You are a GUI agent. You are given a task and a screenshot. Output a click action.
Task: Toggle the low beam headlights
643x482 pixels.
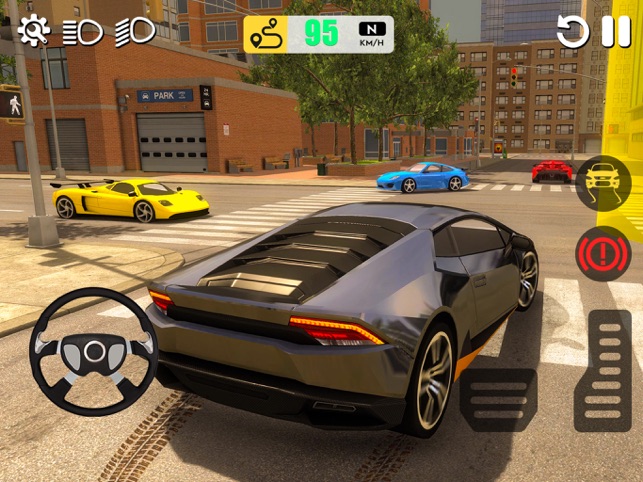[x=83, y=32]
